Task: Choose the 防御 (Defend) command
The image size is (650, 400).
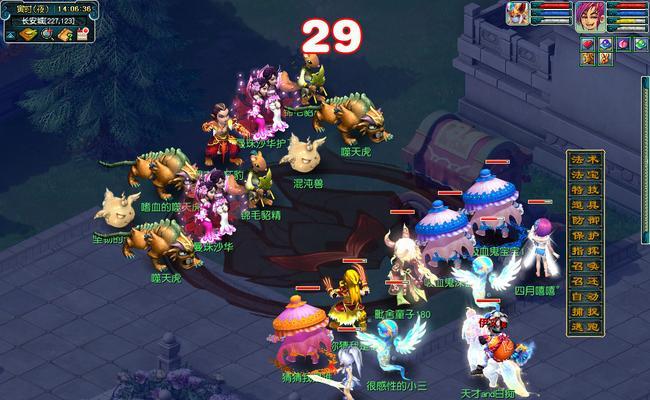Action: click(x=584, y=219)
